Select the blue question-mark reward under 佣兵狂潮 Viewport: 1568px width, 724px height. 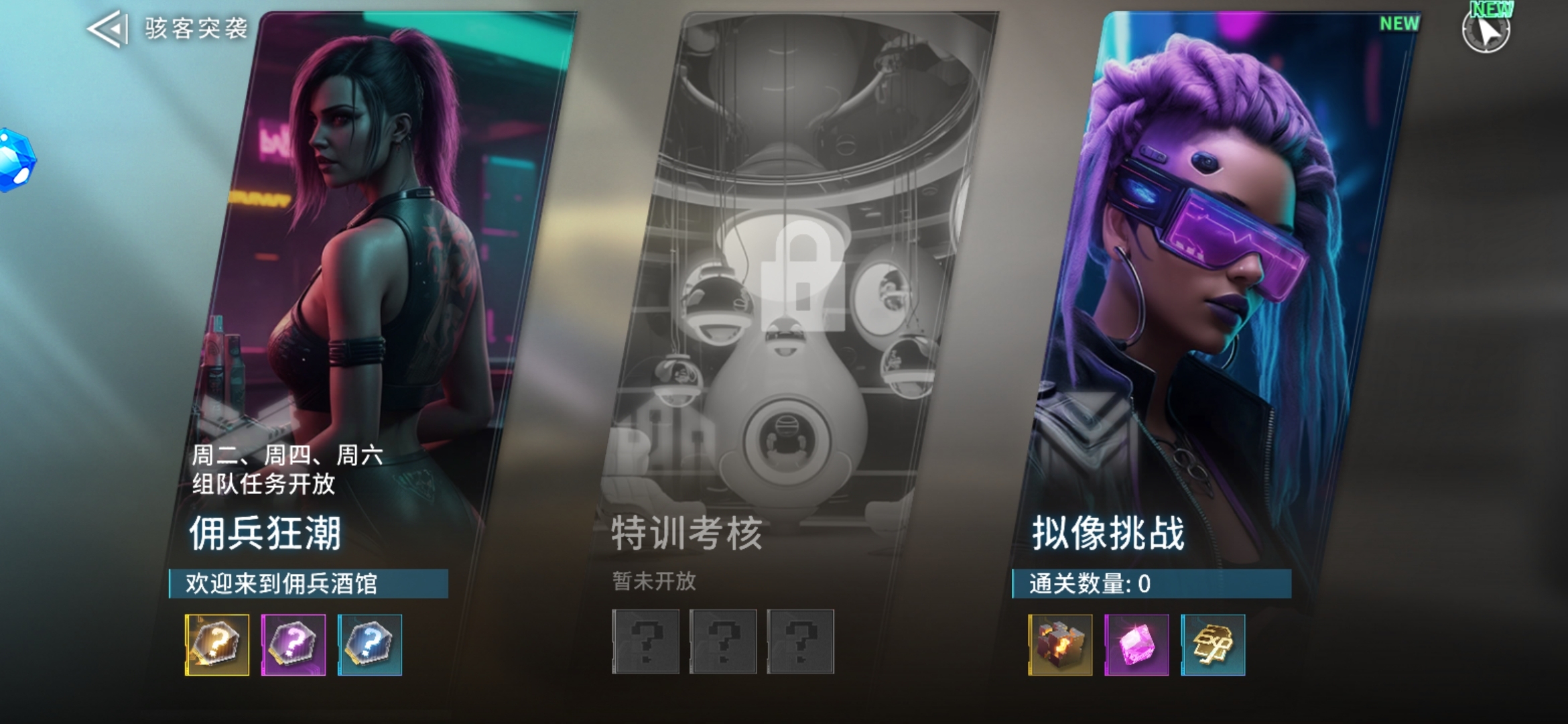click(368, 644)
